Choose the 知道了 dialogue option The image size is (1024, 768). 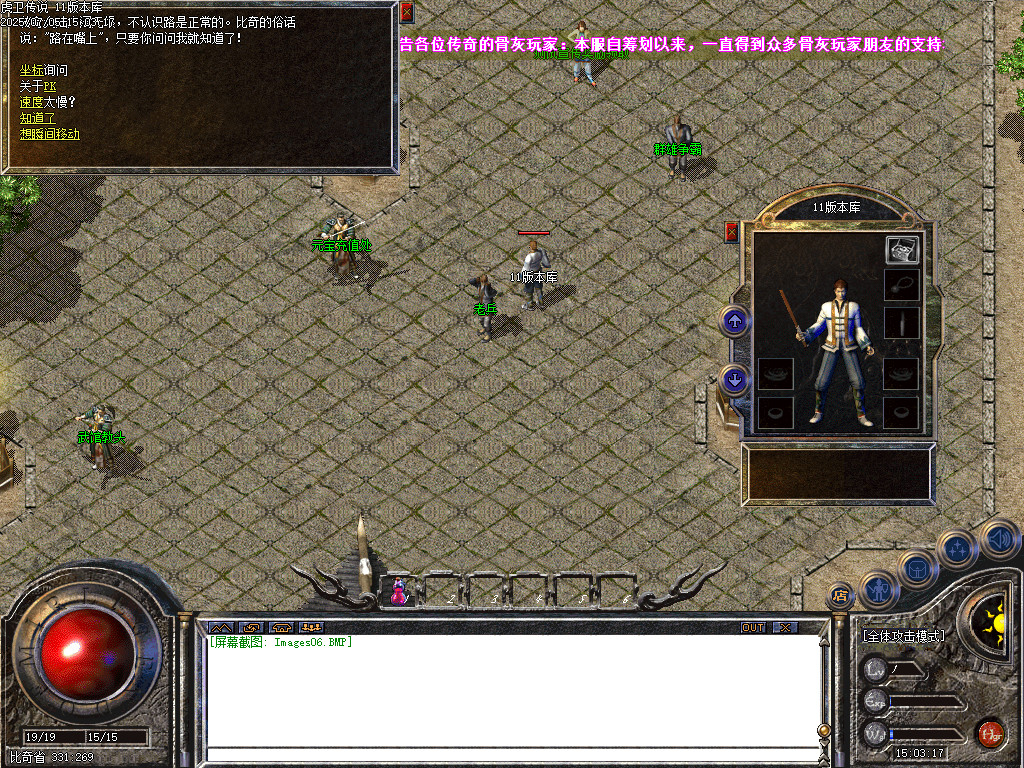[38, 118]
